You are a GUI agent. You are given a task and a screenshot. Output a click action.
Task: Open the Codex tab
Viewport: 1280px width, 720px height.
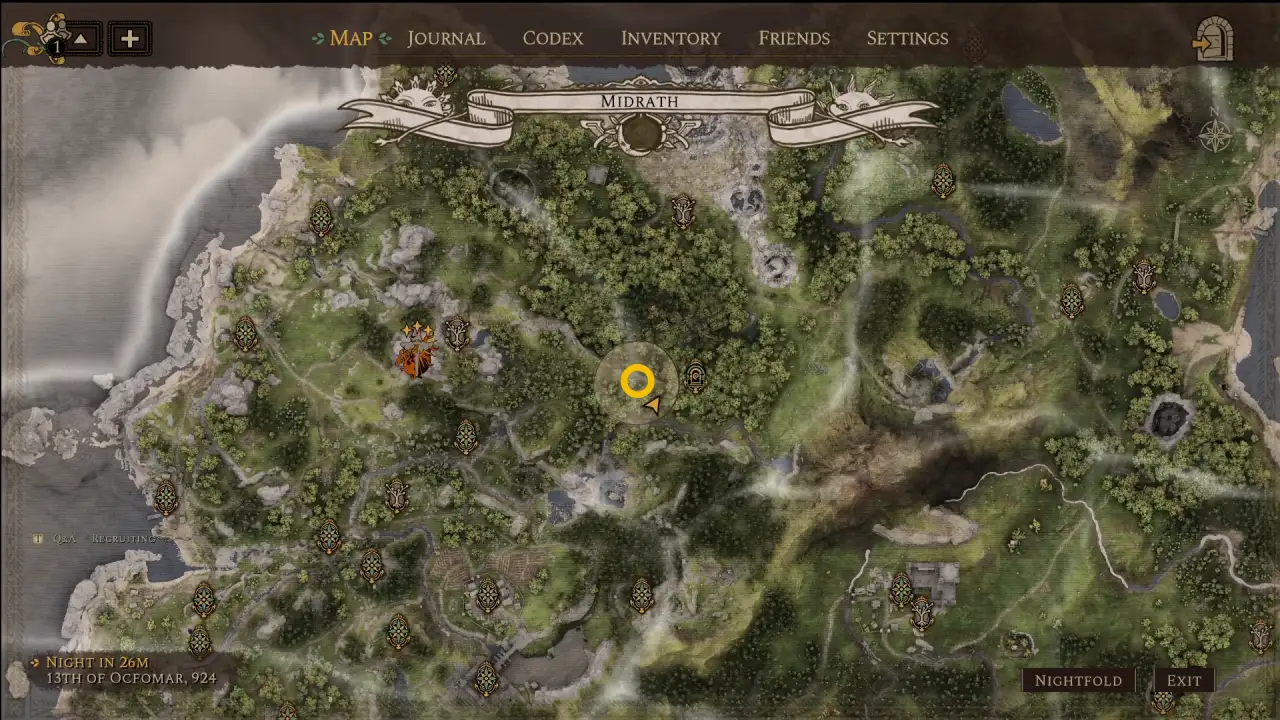(552, 38)
